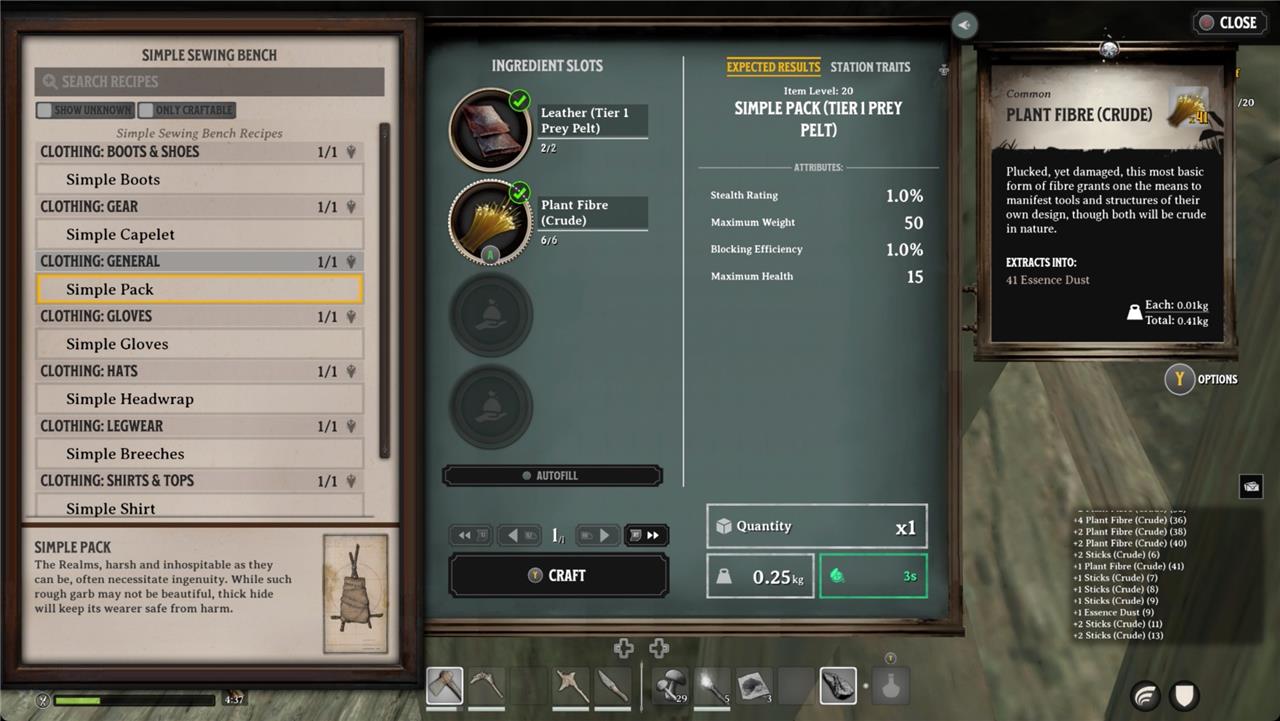Viewport: 1280px width, 721px height.
Task: Select the Simple Boots recipe
Action: 199,180
